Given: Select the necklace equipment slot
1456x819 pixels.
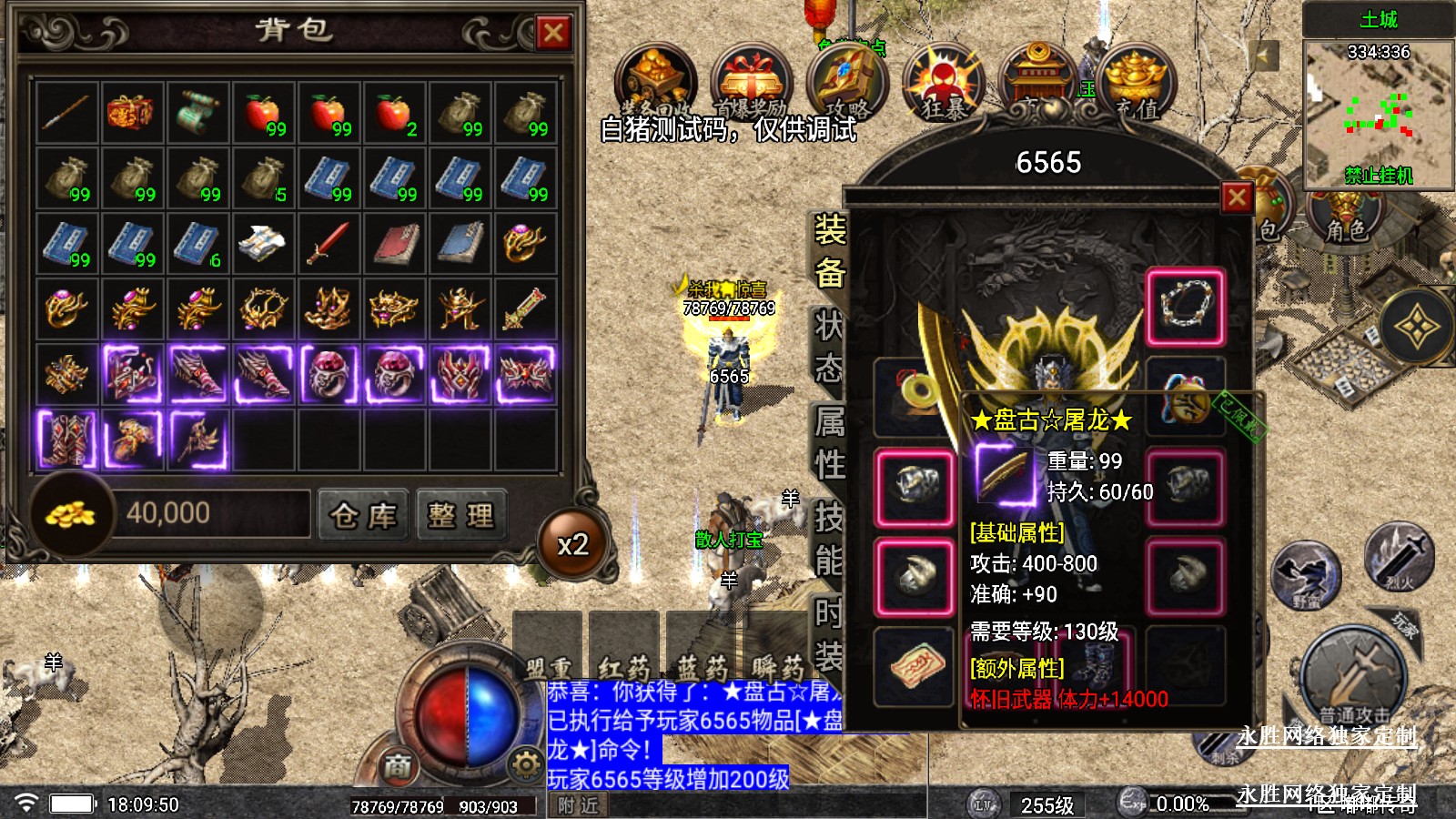Looking at the screenshot, I should pos(1185,307).
